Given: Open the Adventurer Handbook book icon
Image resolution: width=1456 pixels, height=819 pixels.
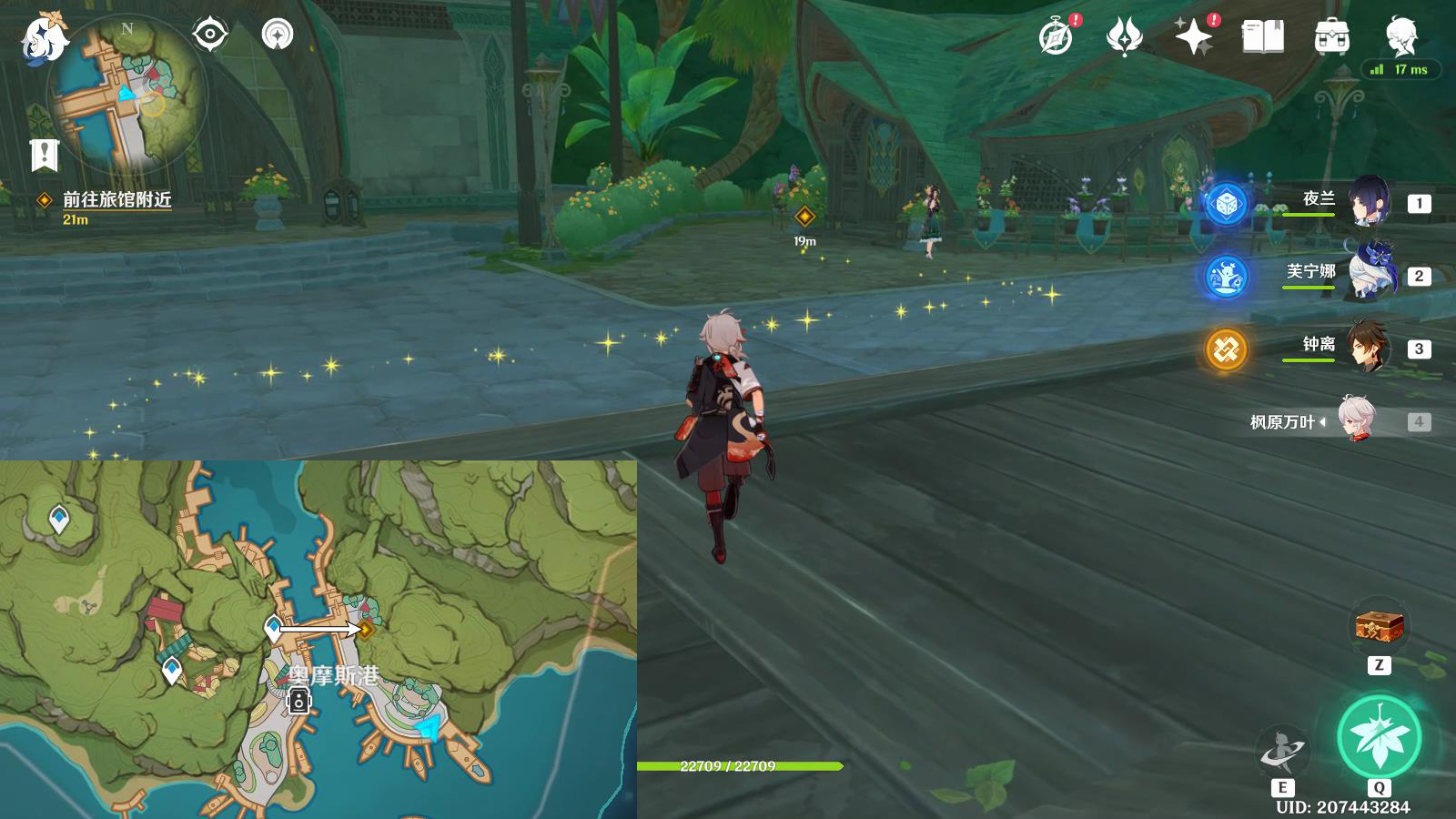Looking at the screenshot, I should [1262, 37].
